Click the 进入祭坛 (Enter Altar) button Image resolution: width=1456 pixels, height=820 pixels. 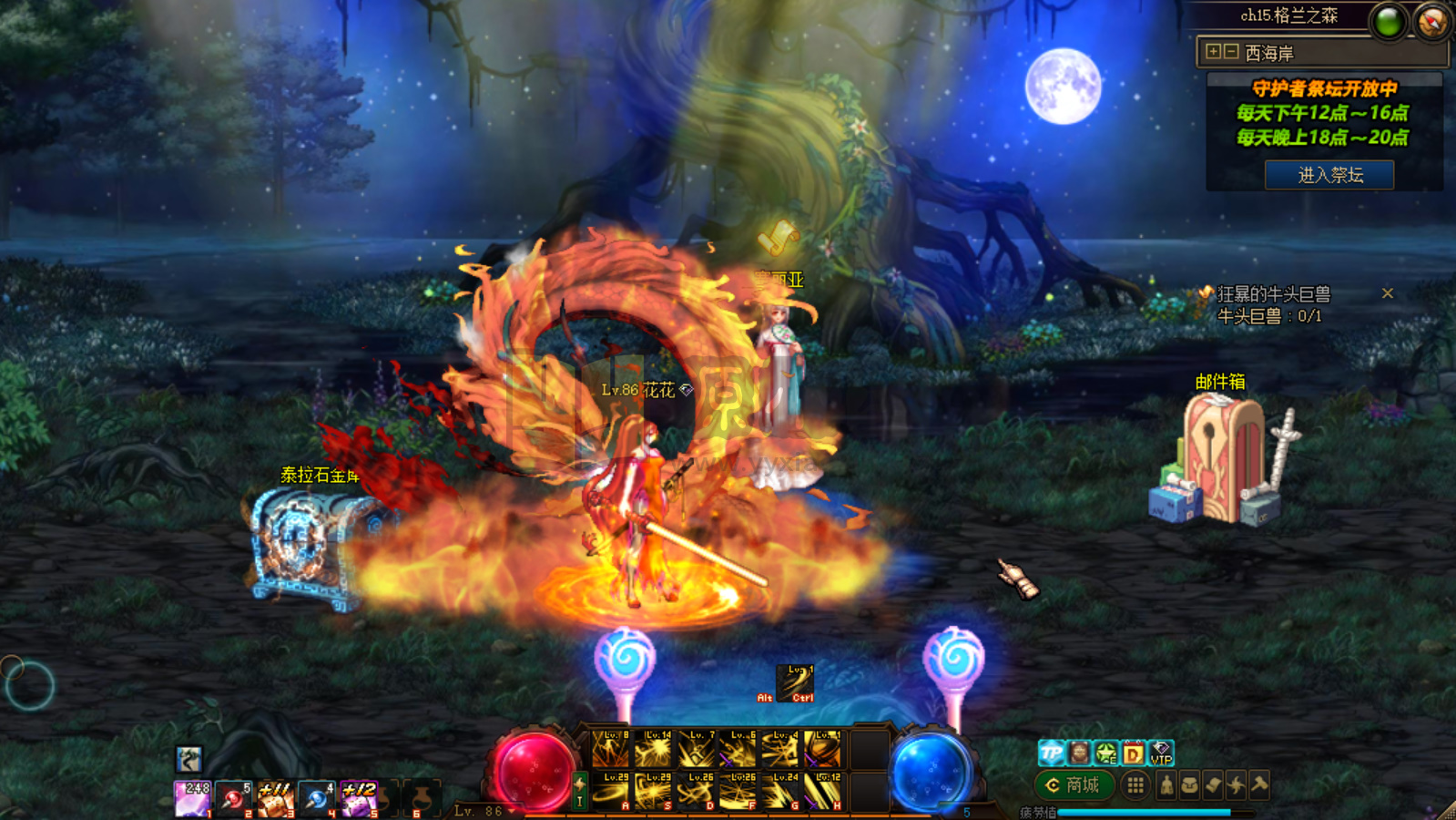point(1329,175)
